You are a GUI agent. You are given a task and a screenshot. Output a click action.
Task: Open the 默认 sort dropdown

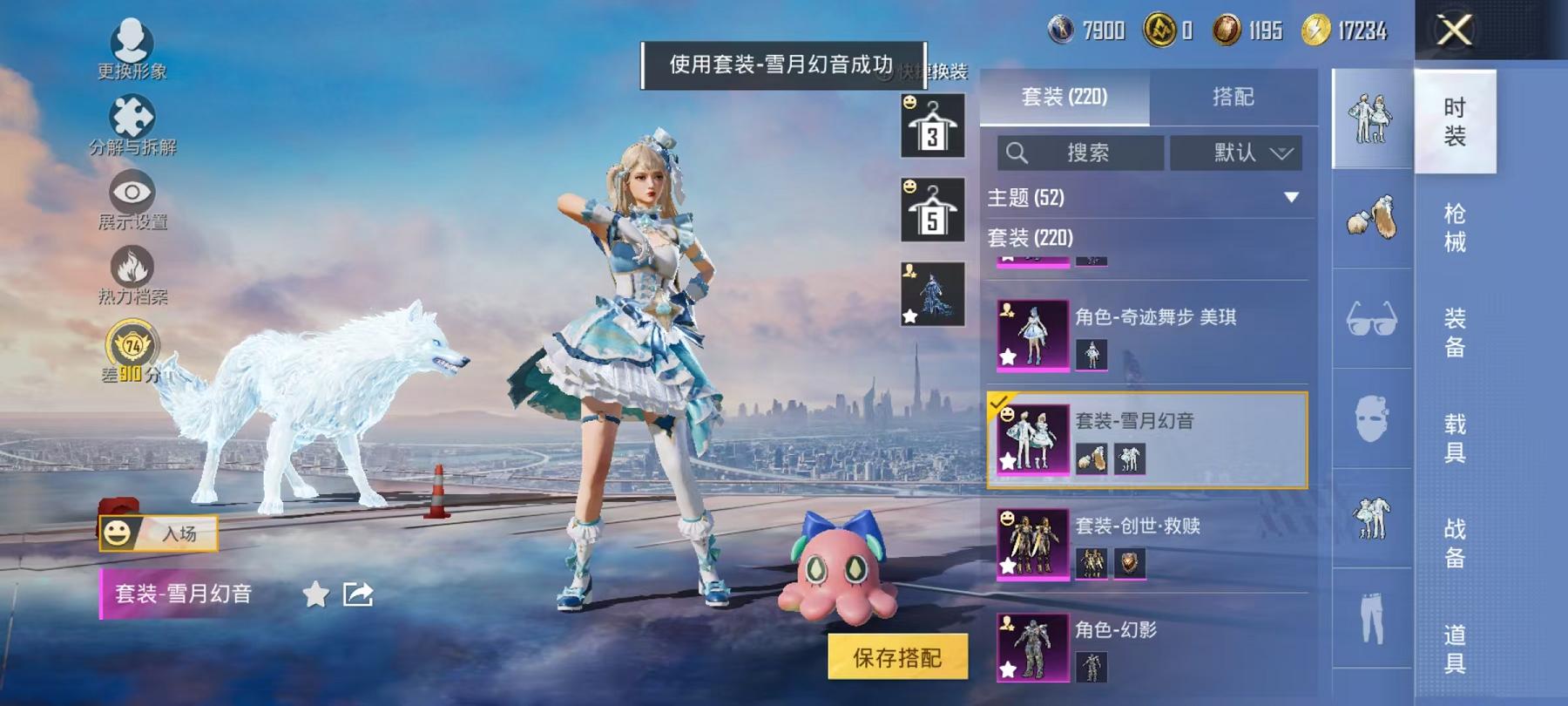(1236, 153)
